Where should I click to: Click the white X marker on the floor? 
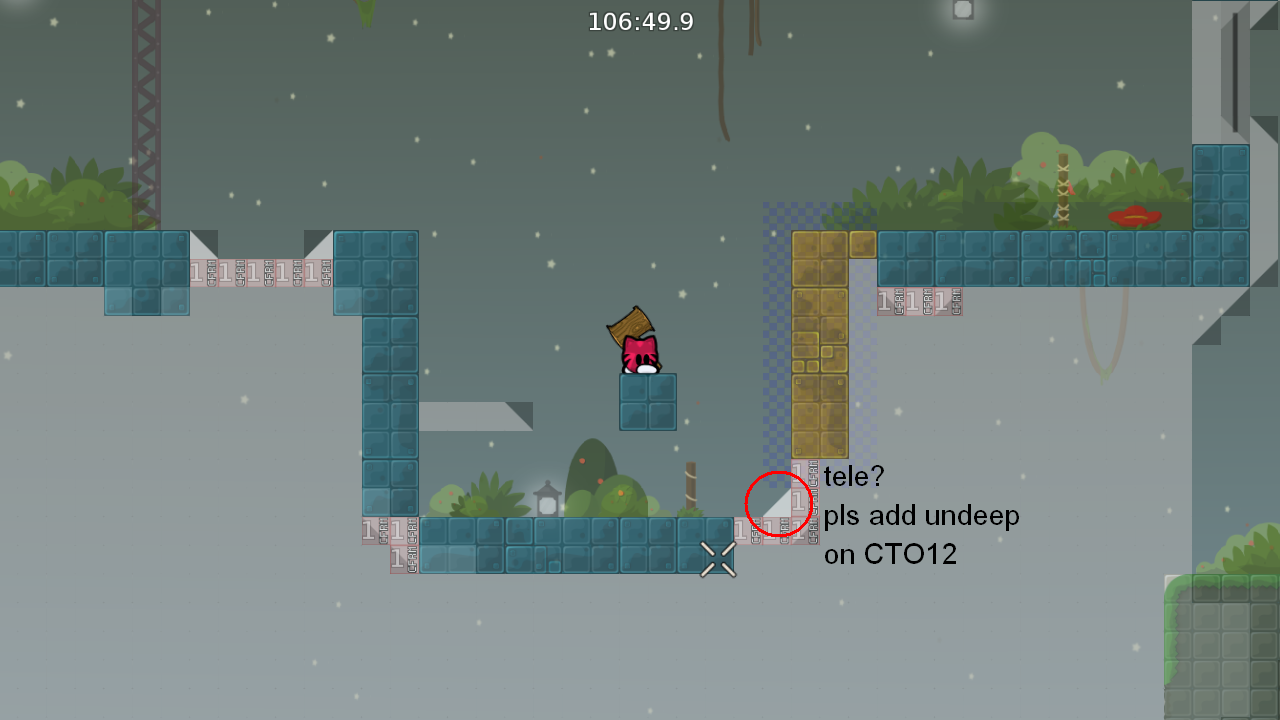(x=716, y=559)
